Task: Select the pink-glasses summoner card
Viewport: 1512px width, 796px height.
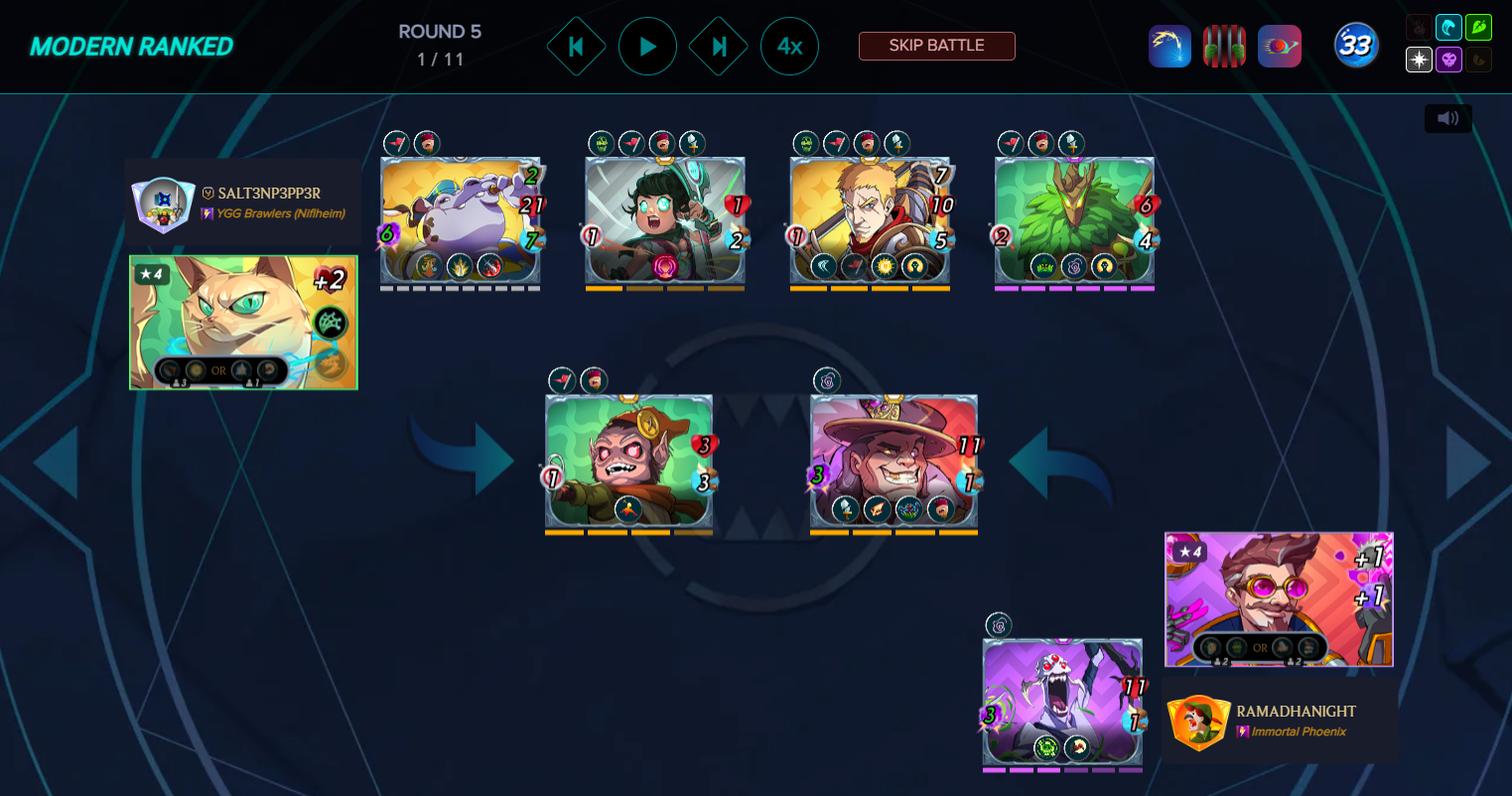Action: (1279, 599)
